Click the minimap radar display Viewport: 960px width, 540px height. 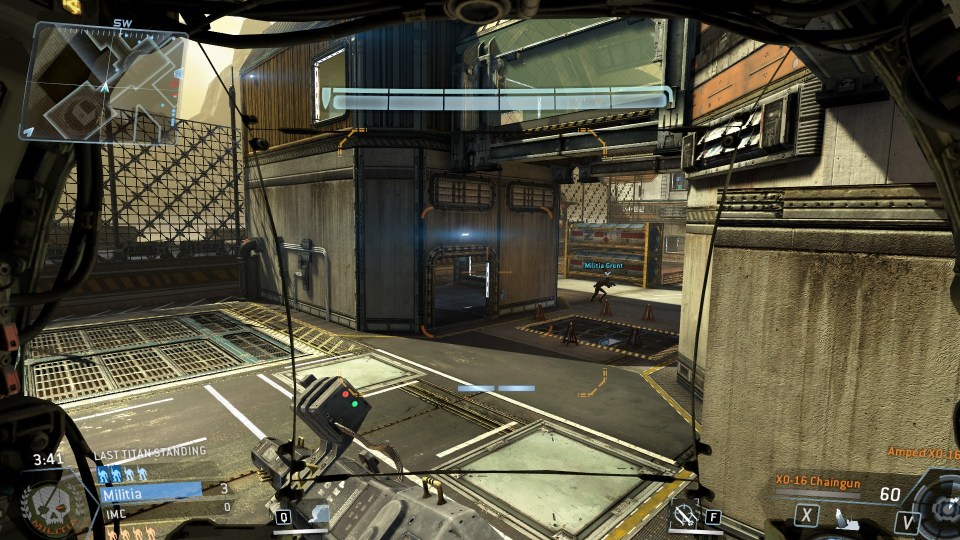coord(104,84)
